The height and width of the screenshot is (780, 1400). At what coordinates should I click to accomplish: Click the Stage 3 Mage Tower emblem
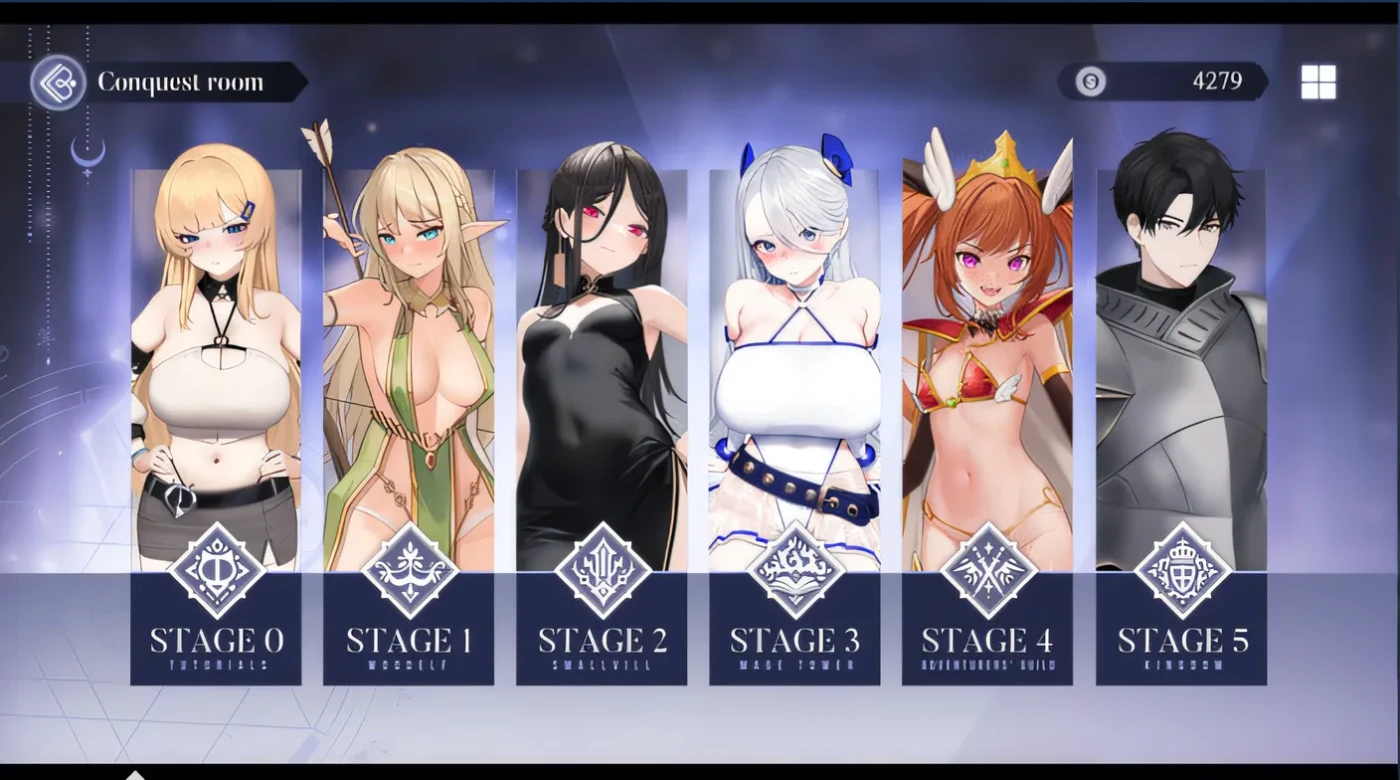pyautogui.click(x=794, y=568)
